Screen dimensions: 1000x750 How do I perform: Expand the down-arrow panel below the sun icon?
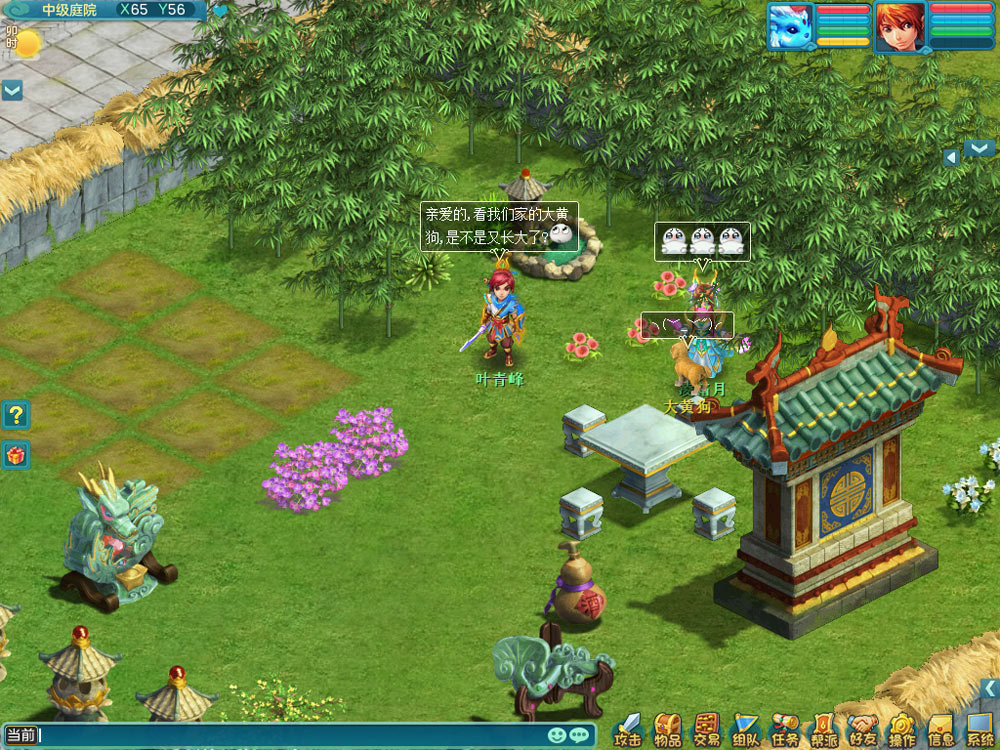pyautogui.click(x=12, y=90)
